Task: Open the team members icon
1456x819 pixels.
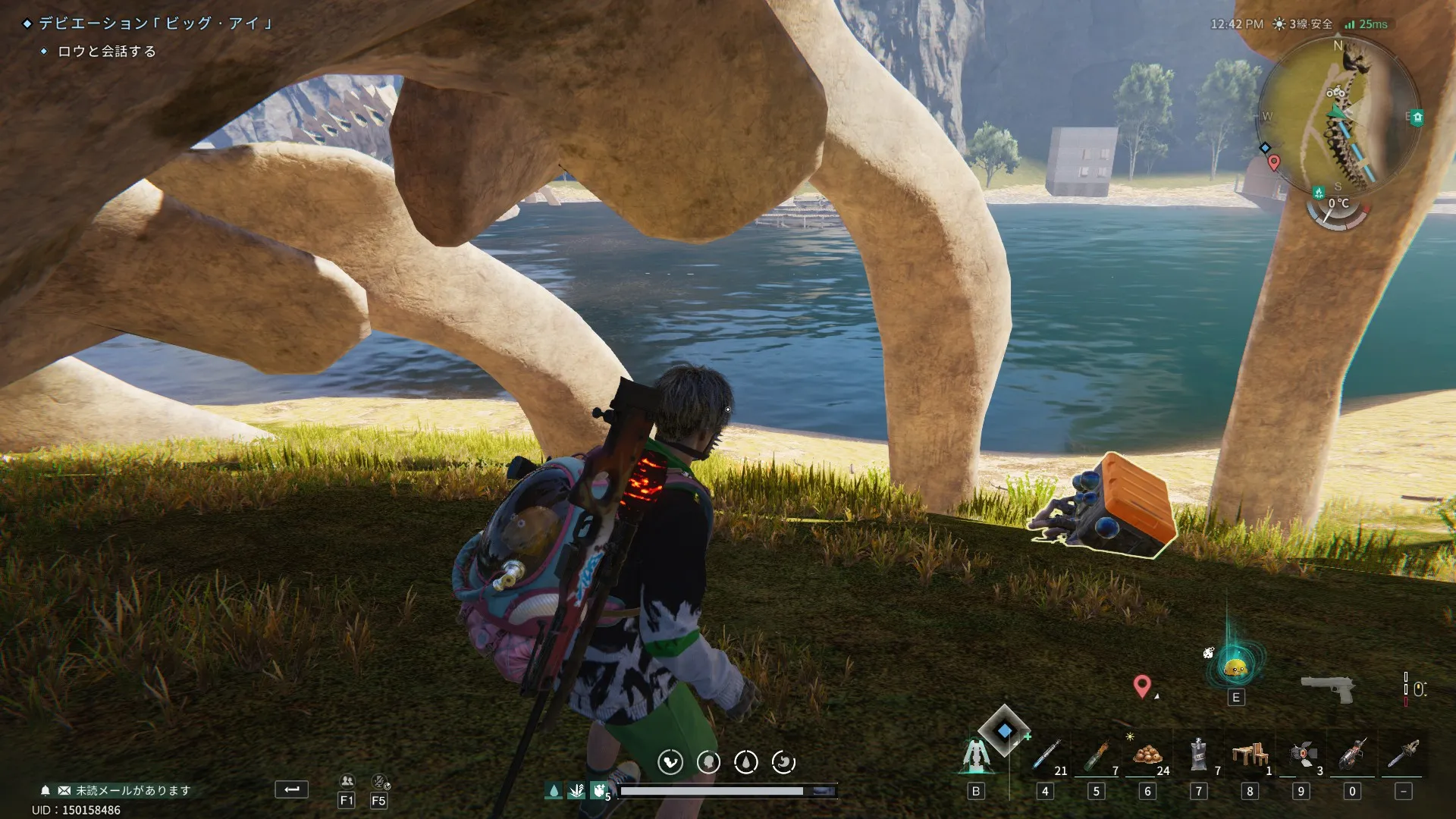Action: tap(347, 781)
